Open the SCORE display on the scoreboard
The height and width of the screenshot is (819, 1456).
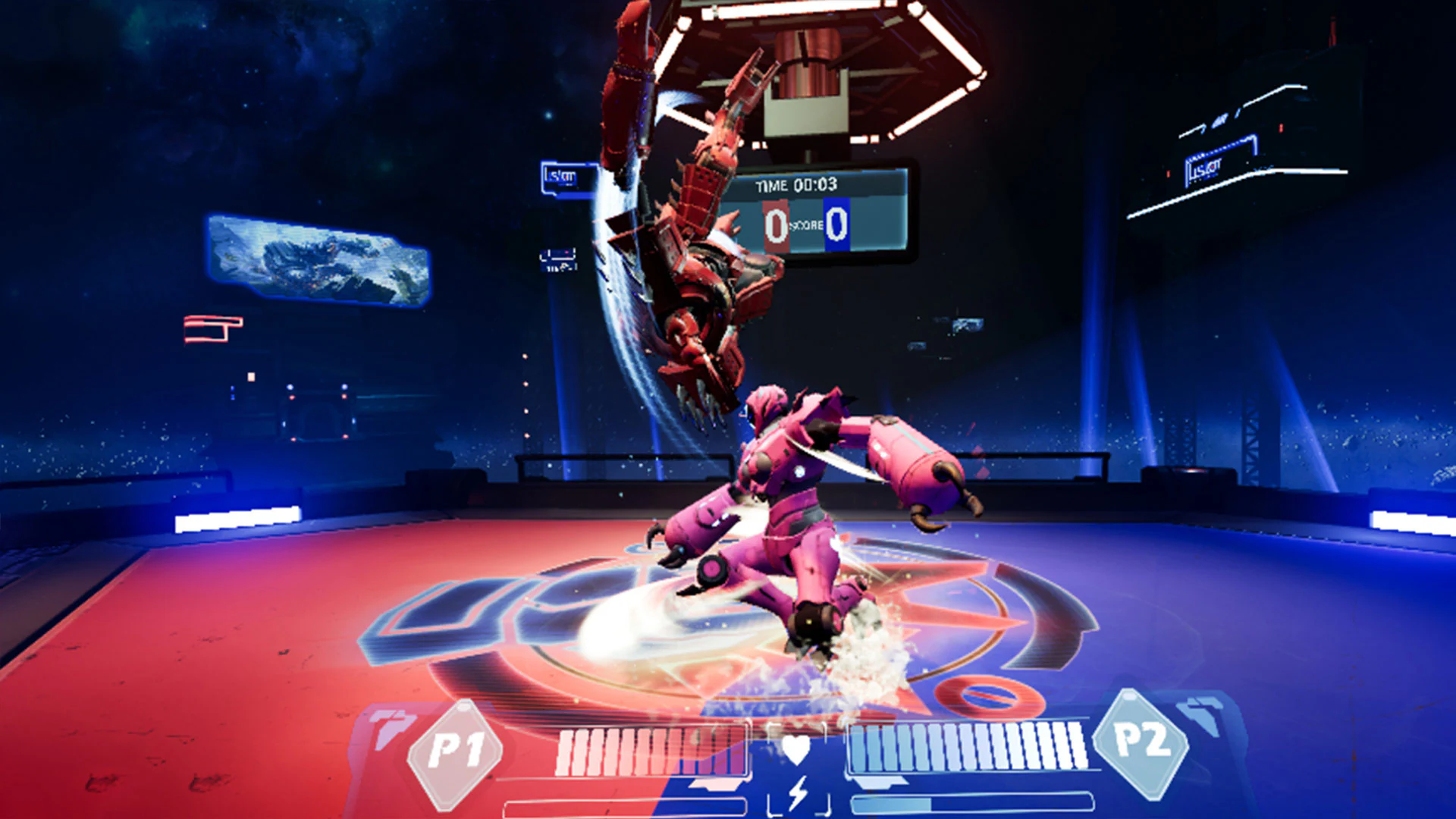click(x=806, y=225)
